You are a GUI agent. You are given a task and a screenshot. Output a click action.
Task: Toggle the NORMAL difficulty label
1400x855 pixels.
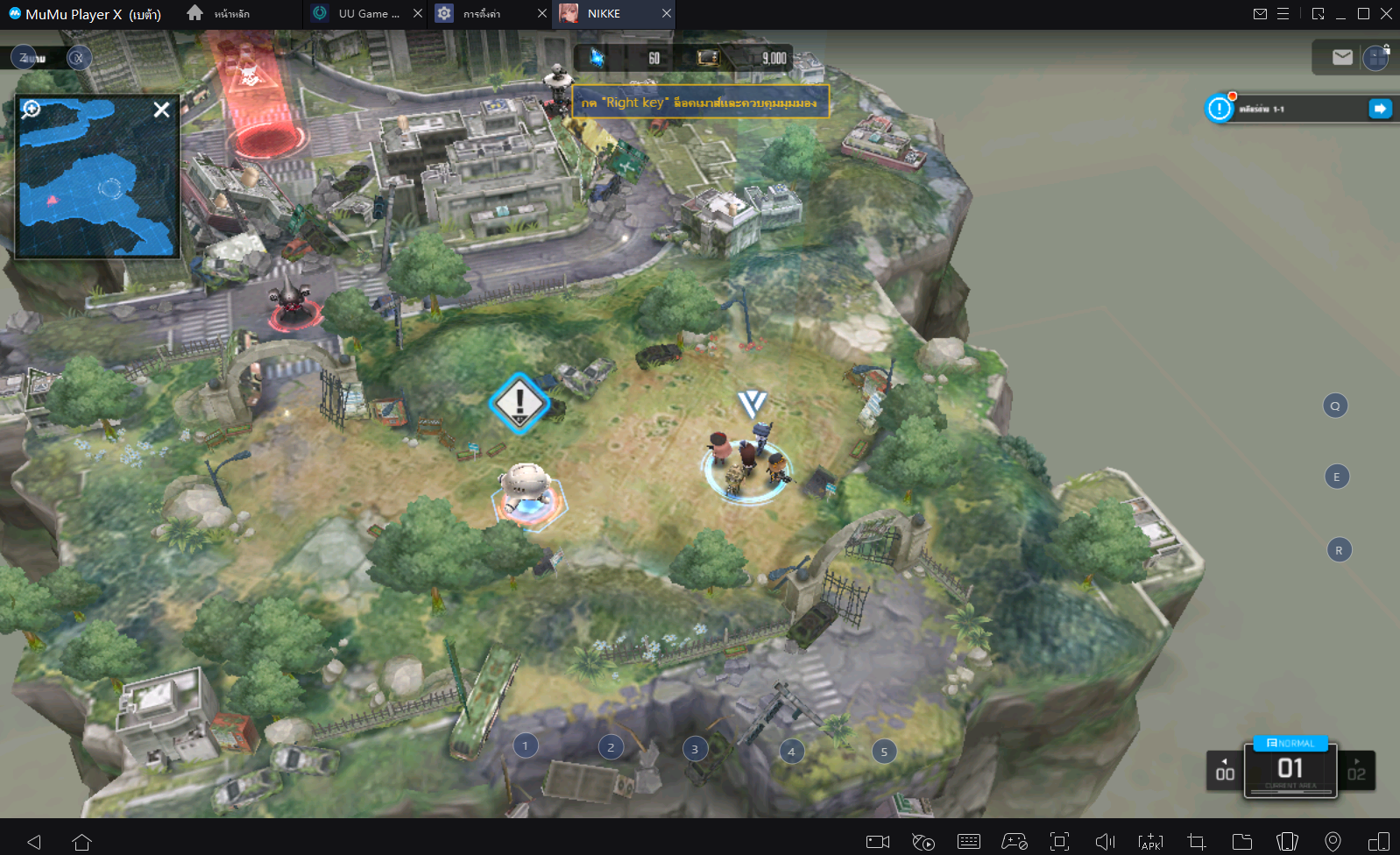pos(1290,743)
